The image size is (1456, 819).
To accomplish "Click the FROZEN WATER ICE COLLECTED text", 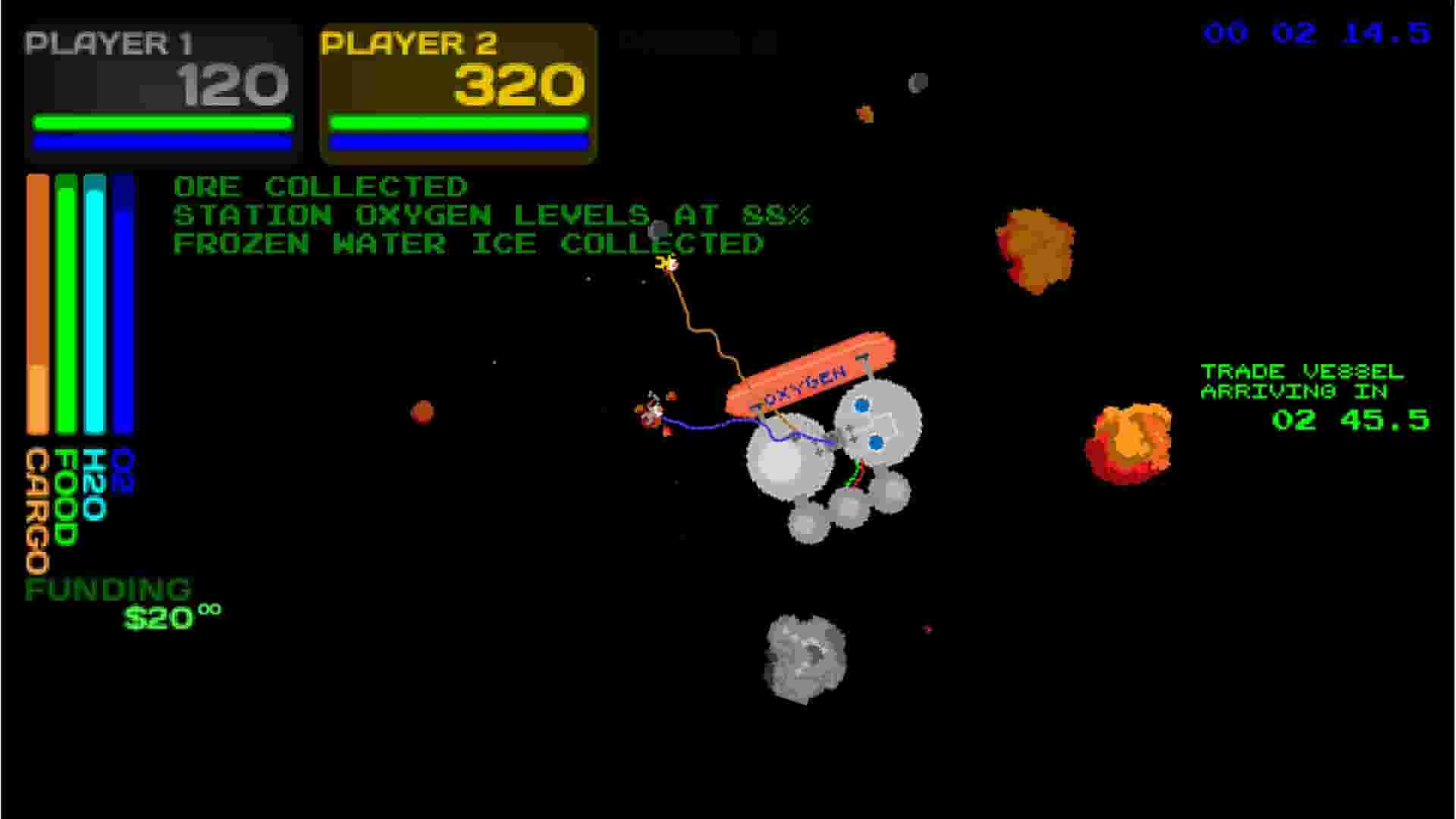I will (x=468, y=243).
